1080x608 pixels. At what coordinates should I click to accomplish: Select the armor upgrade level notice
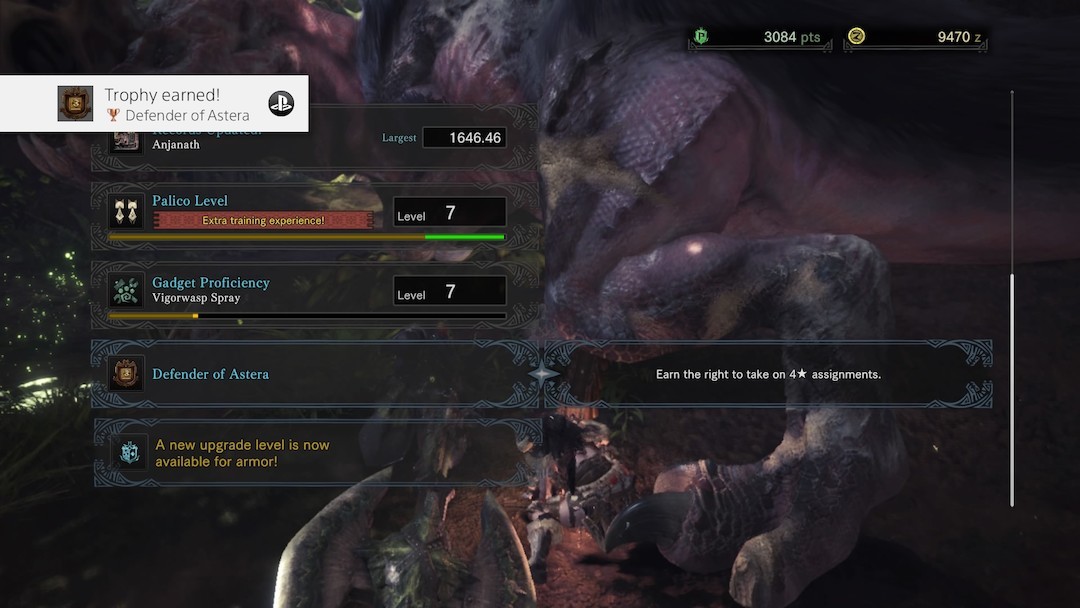[x=318, y=453]
